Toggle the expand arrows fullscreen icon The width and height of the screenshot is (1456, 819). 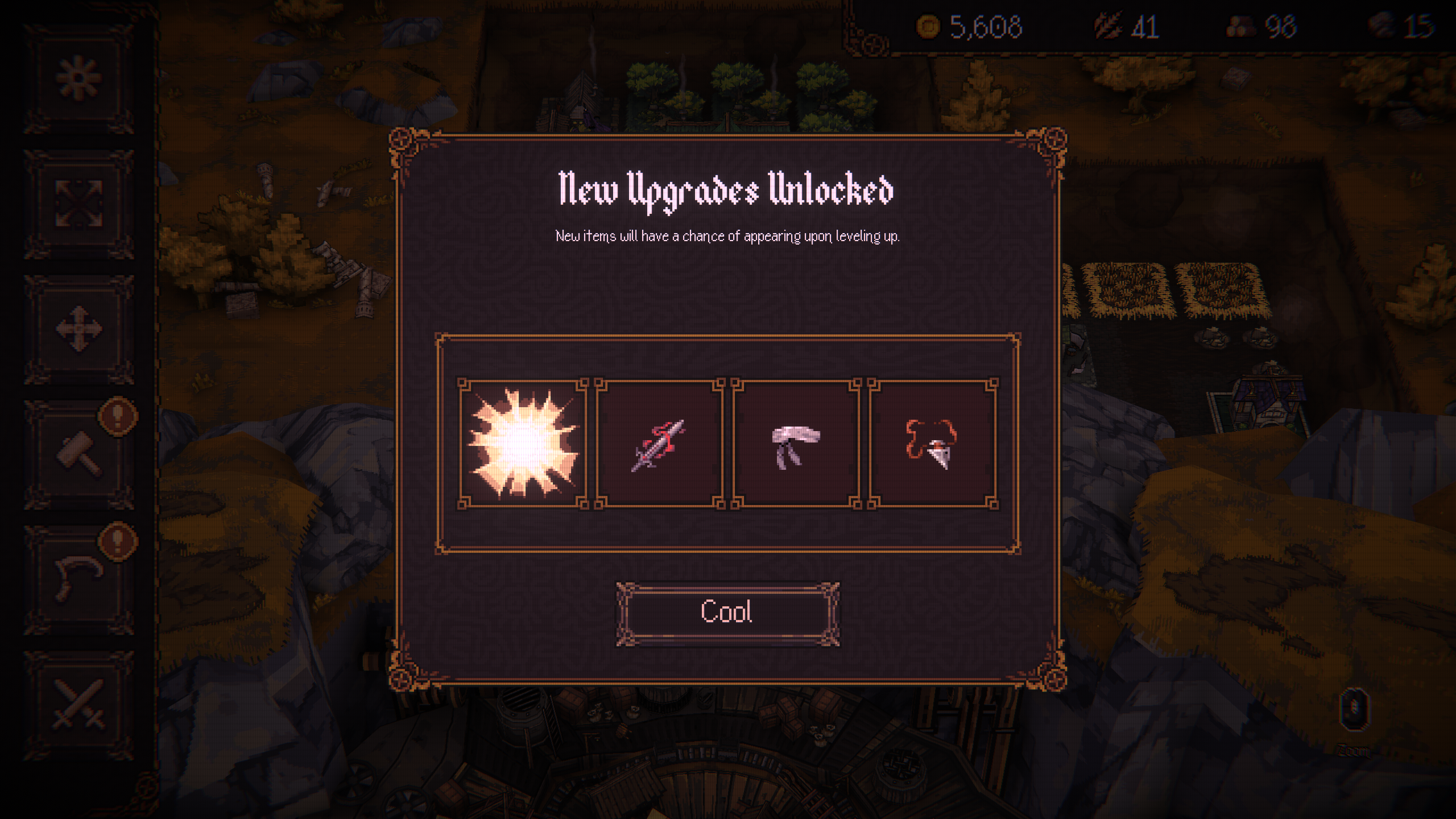click(x=78, y=204)
